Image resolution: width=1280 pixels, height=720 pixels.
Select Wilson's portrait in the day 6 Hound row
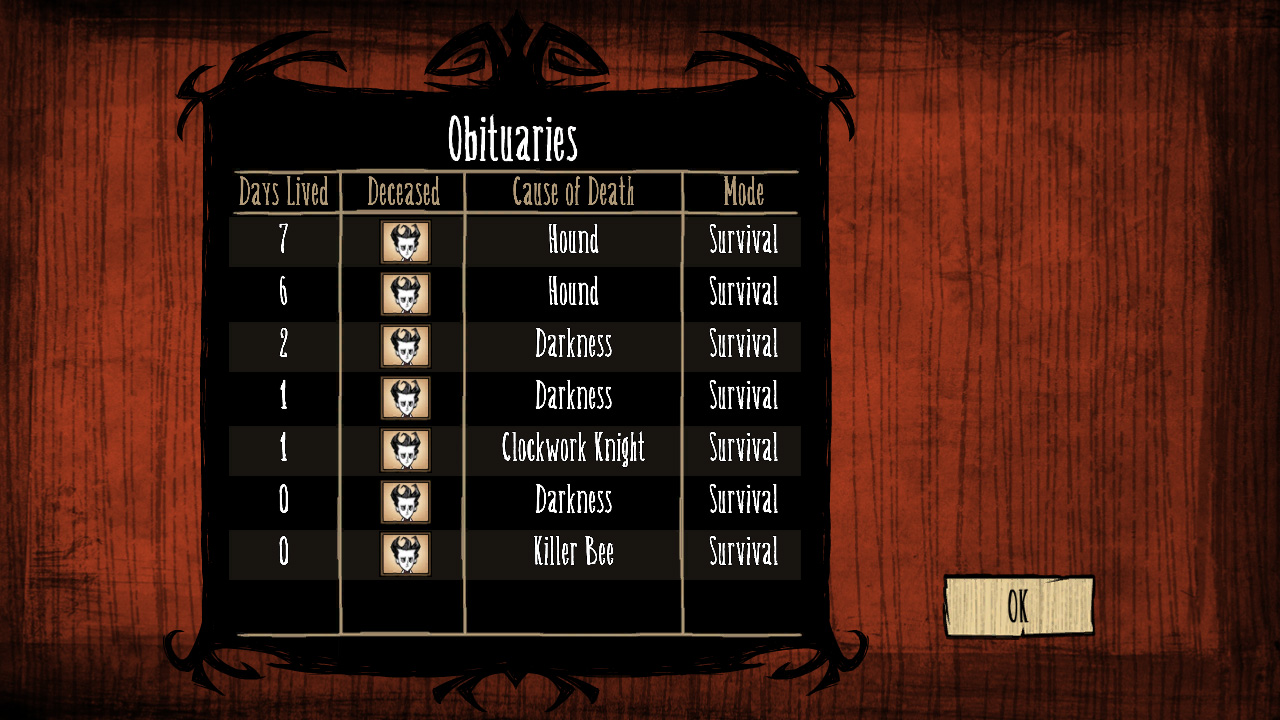click(x=403, y=293)
